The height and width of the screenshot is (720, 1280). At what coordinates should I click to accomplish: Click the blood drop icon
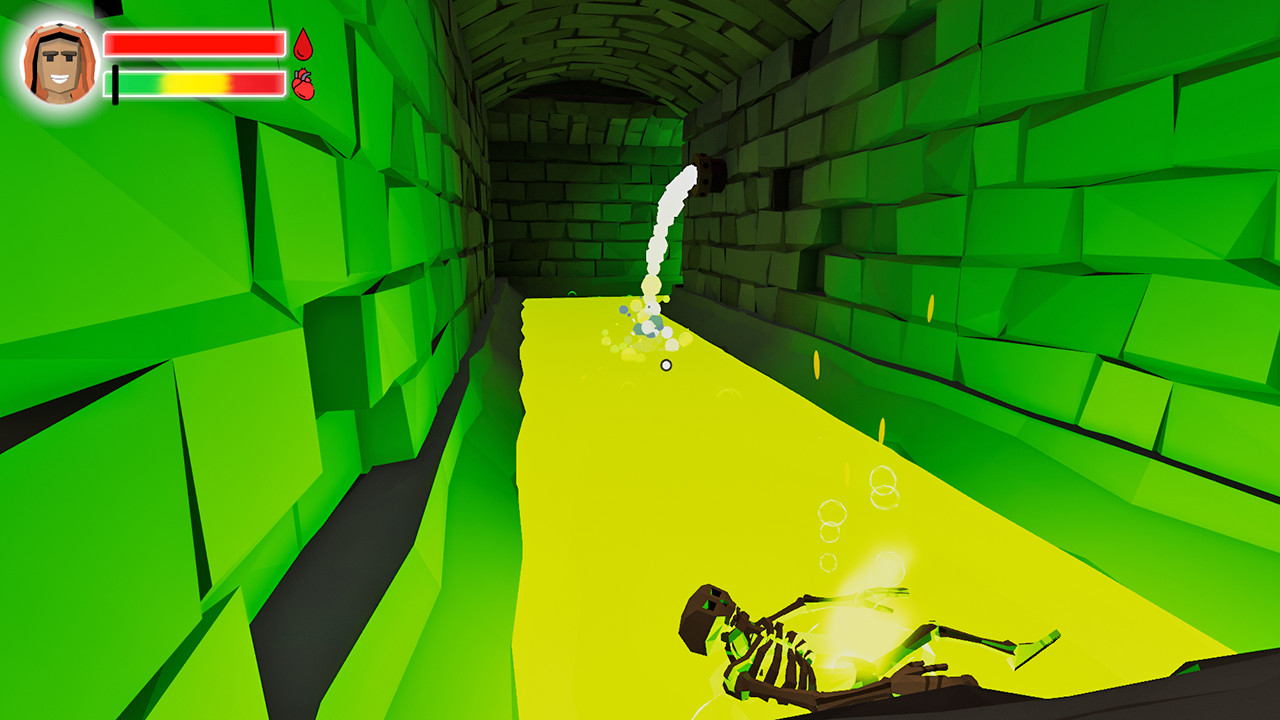[x=303, y=45]
